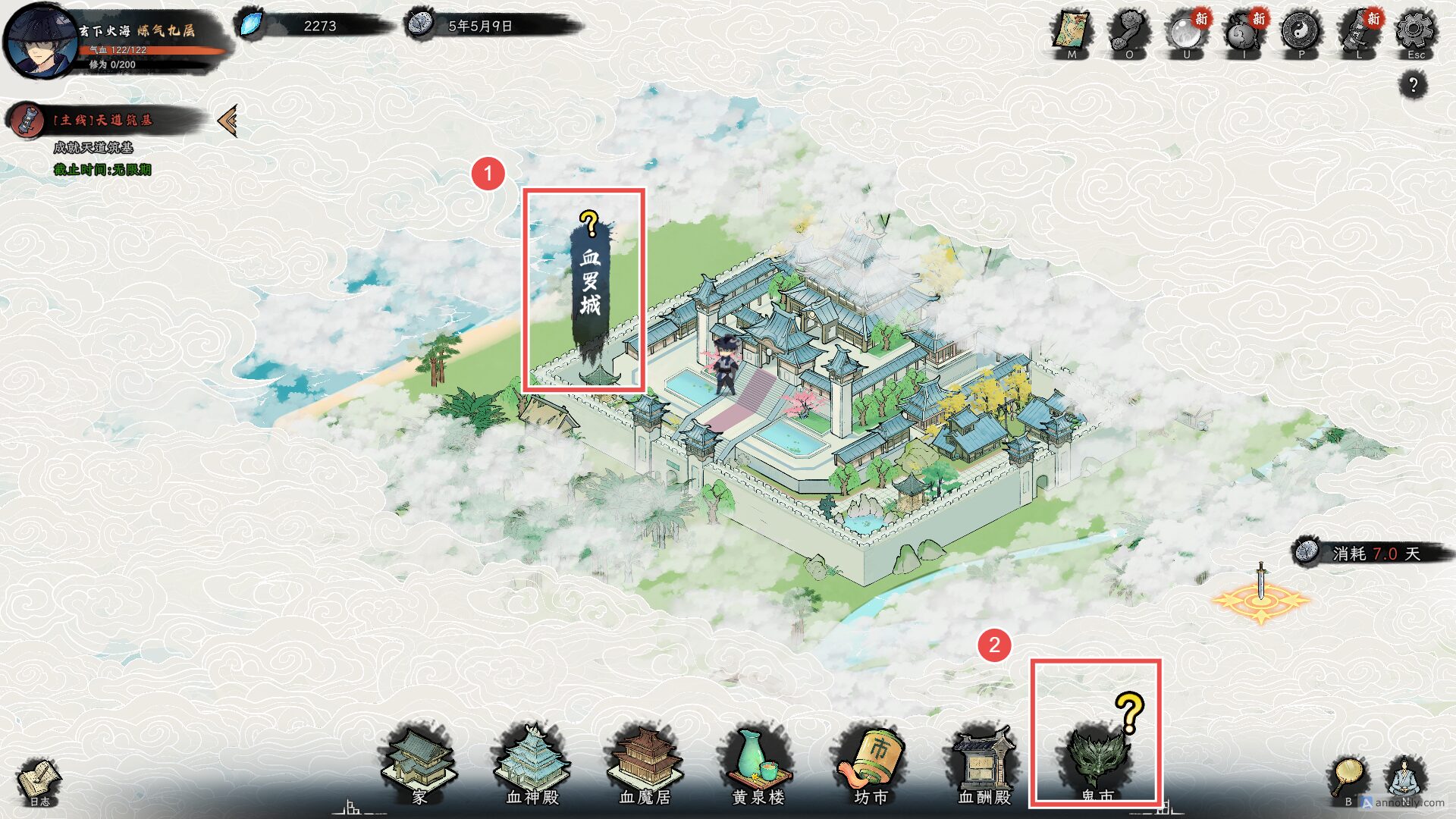Open the yin-yang disc menu

tap(1301, 33)
